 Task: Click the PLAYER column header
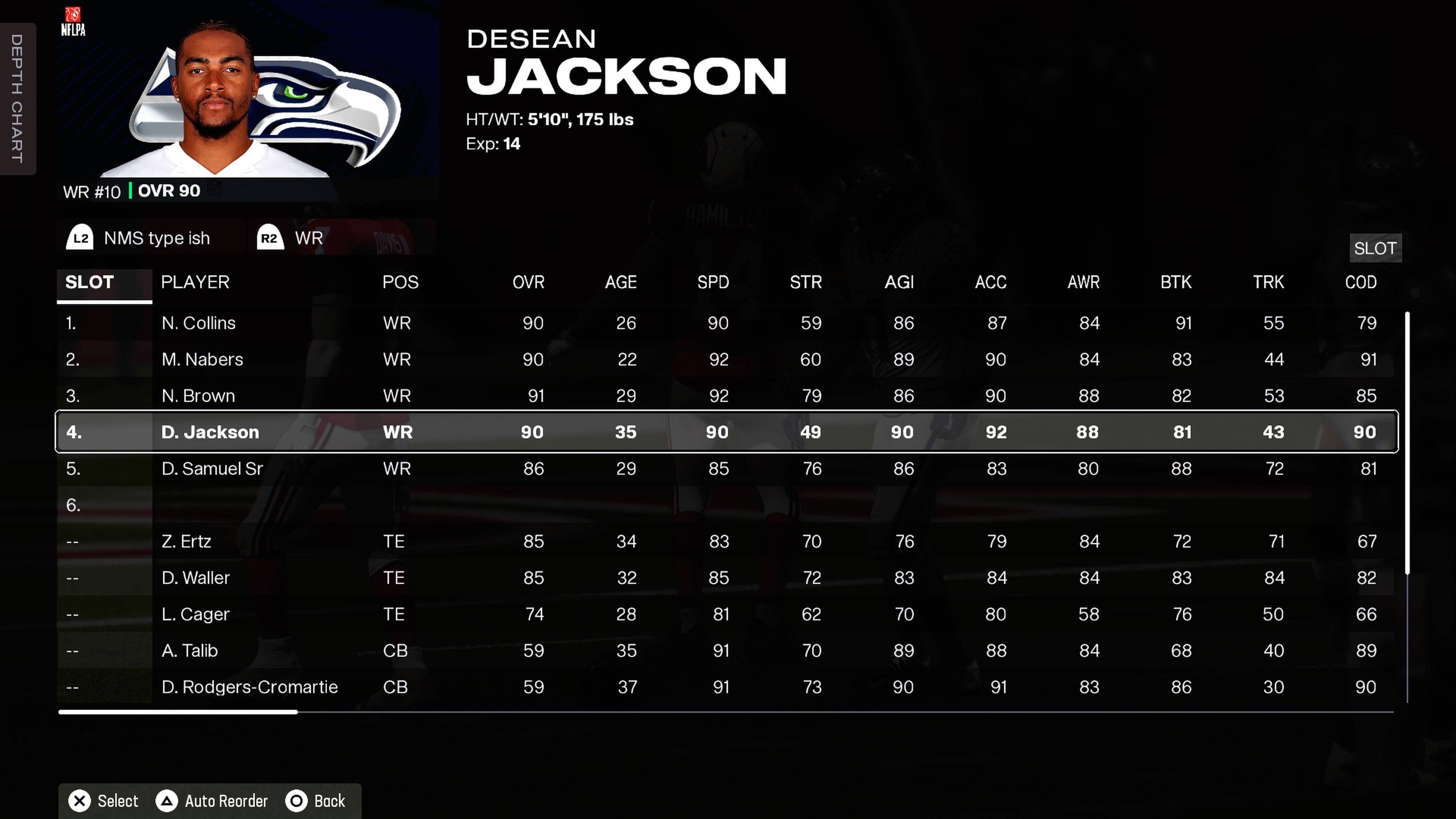(195, 282)
